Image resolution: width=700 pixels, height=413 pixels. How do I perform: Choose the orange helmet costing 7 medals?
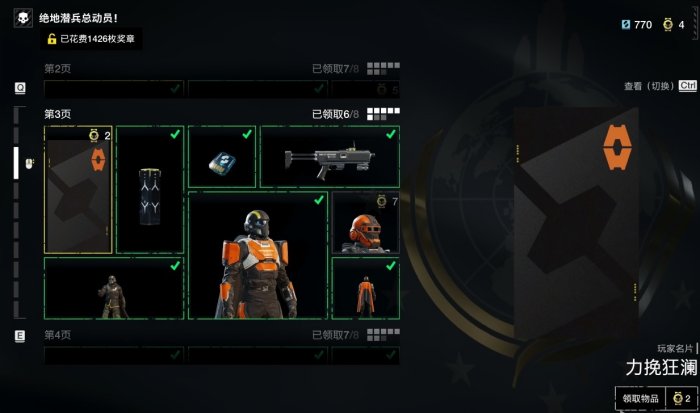coord(365,223)
